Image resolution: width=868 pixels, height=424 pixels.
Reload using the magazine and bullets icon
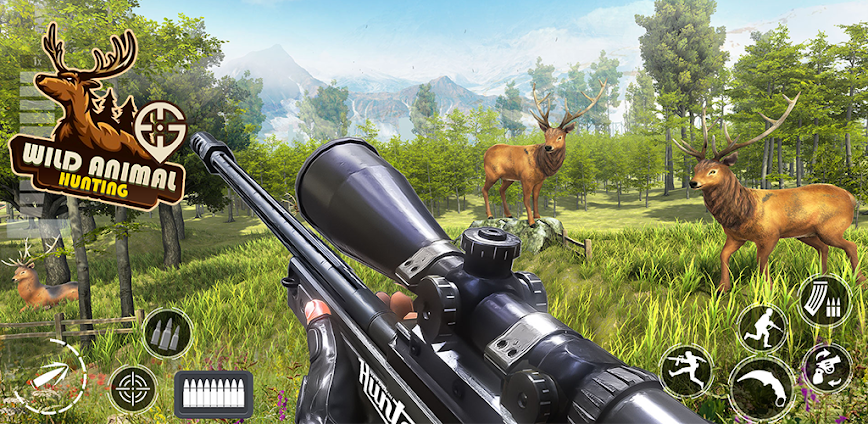coord(824,300)
